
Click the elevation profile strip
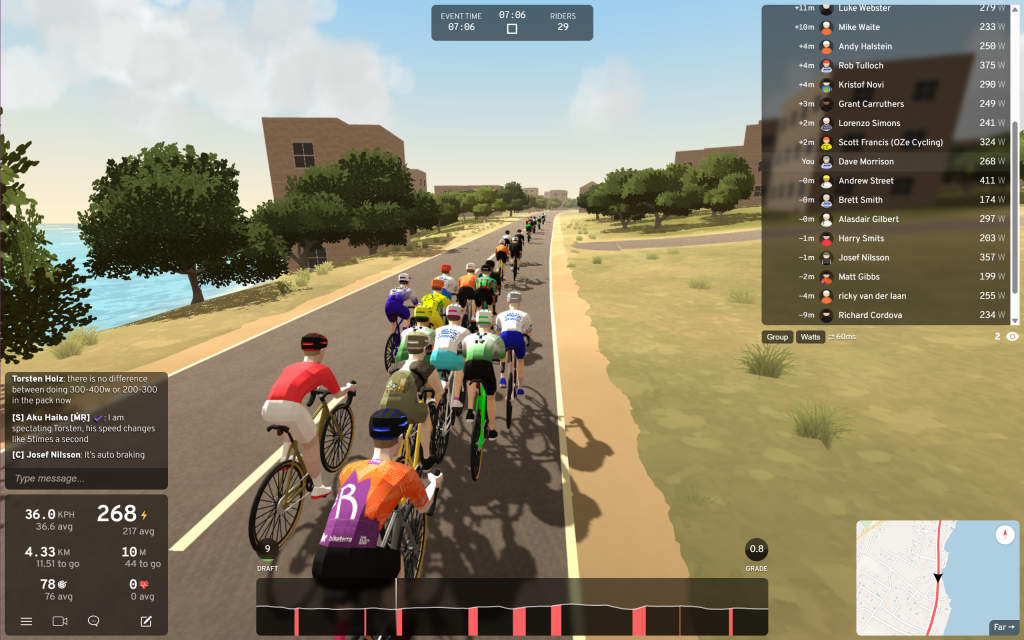click(x=512, y=607)
